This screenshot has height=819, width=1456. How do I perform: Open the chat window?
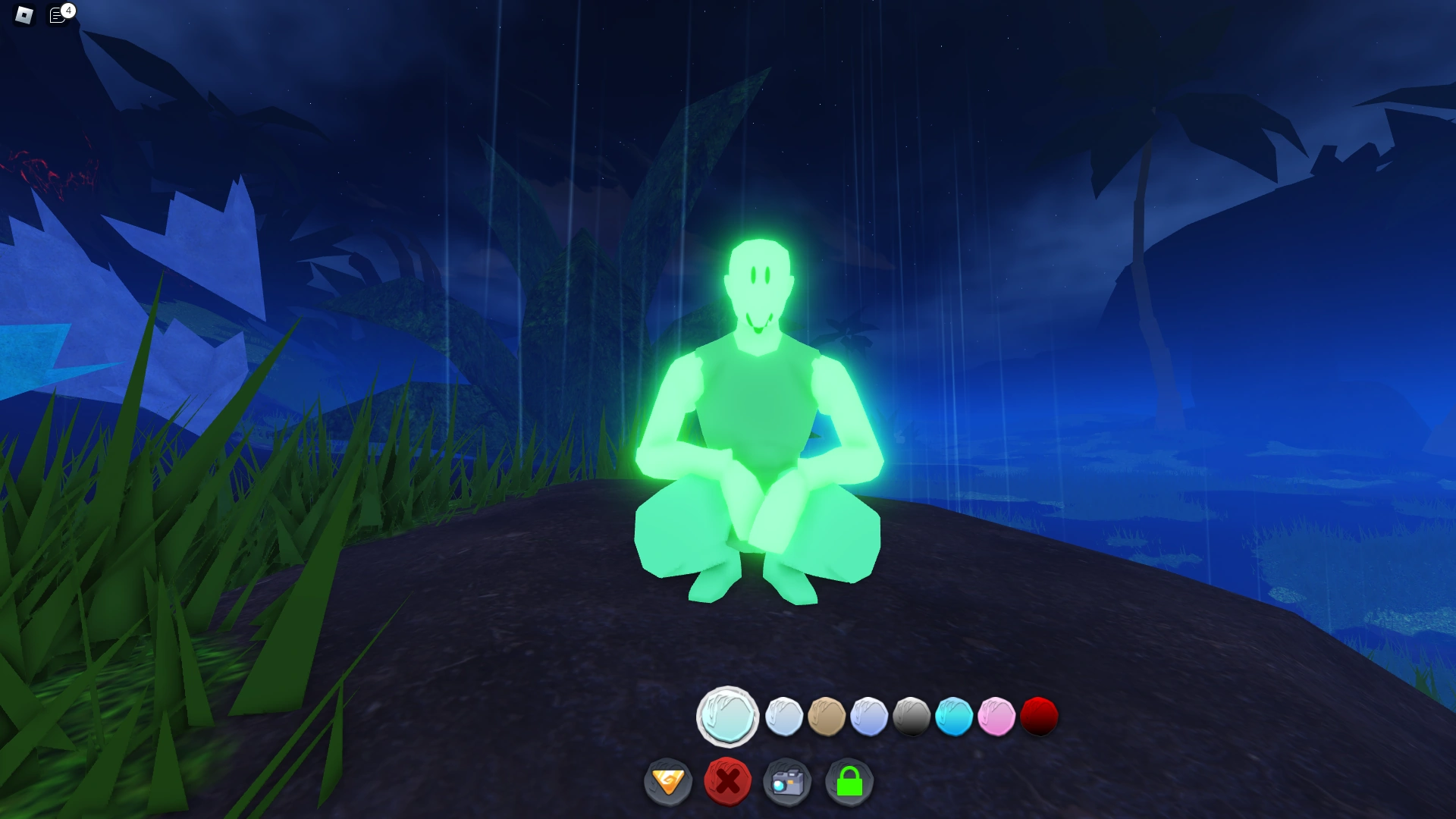tap(58, 14)
